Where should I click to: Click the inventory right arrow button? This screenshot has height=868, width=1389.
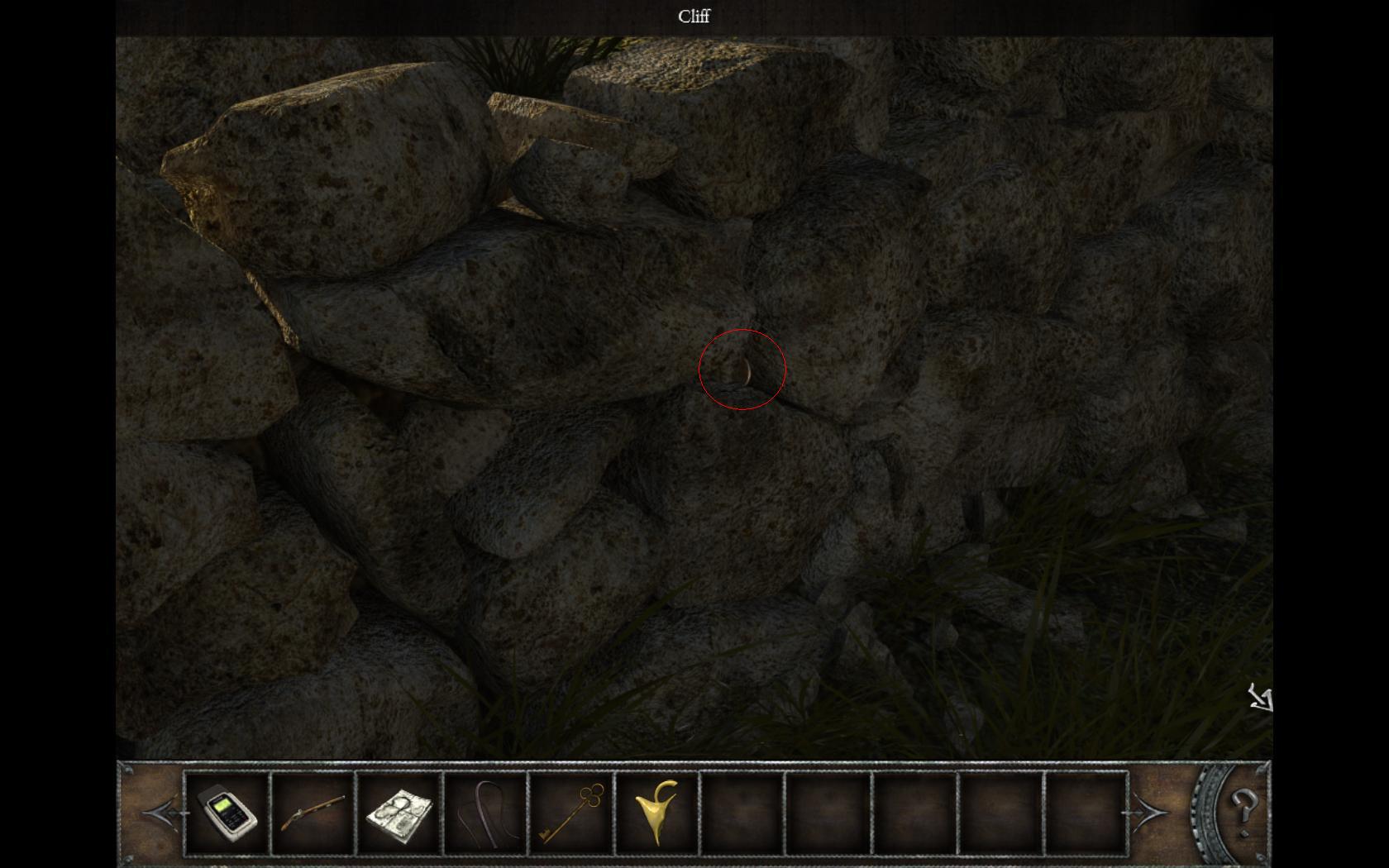(1148, 813)
